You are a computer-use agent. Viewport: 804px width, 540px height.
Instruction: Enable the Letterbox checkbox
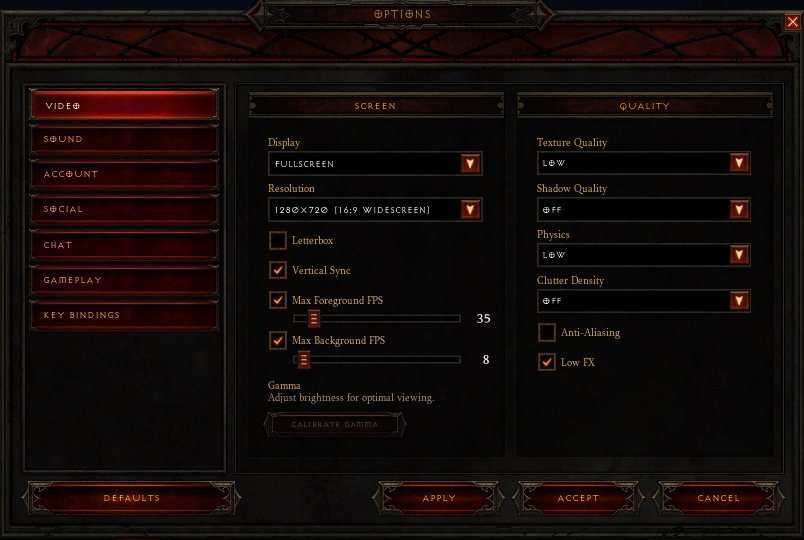[278, 241]
